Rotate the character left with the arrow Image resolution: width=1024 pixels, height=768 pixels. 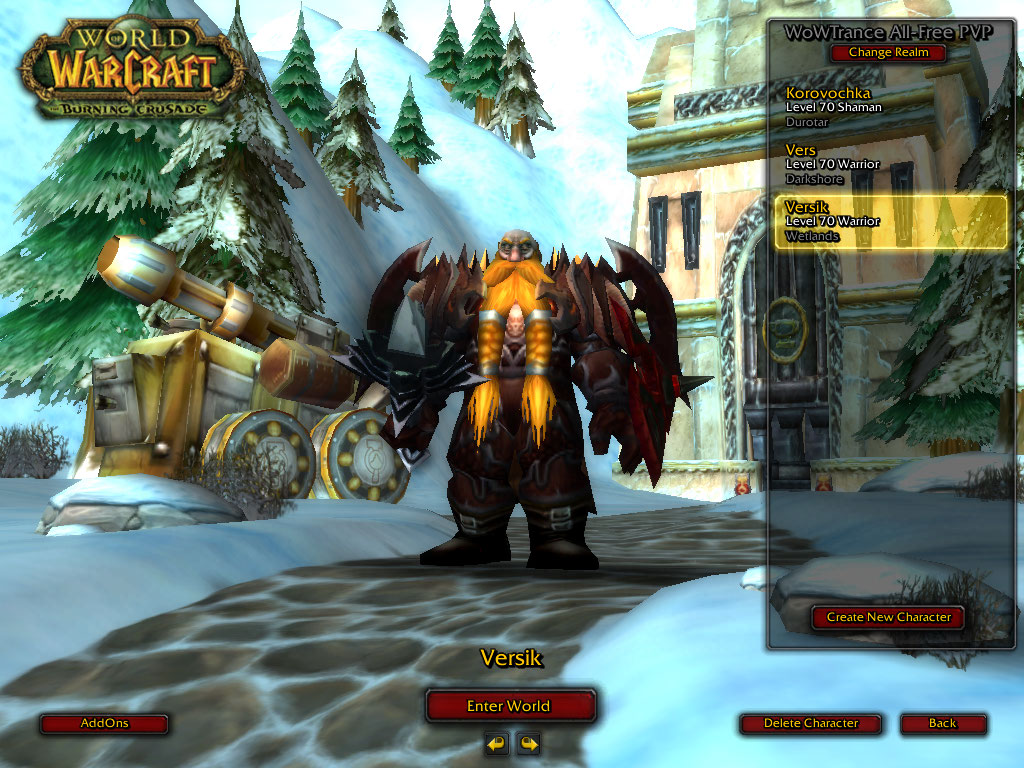(x=496, y=743)
